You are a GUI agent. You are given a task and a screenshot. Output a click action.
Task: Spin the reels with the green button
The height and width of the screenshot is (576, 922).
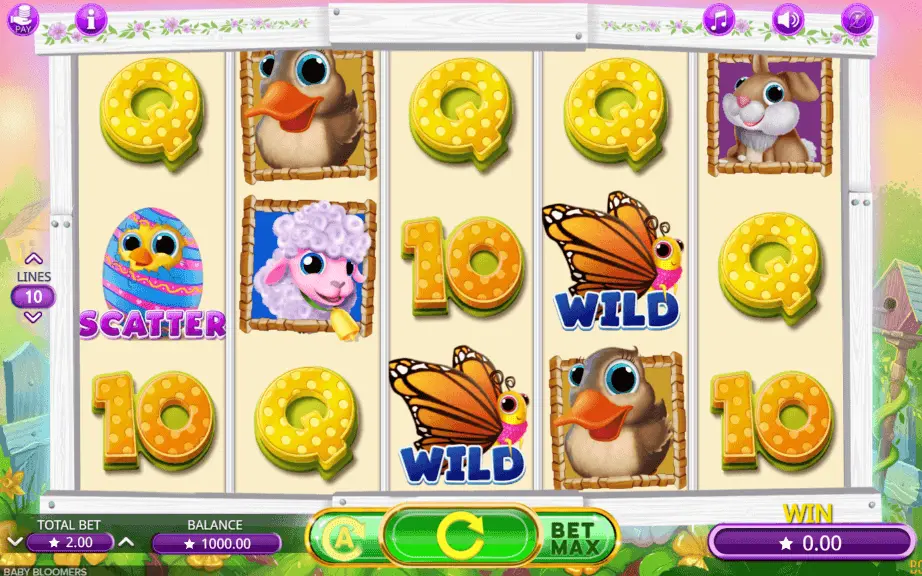coord(461,537)
